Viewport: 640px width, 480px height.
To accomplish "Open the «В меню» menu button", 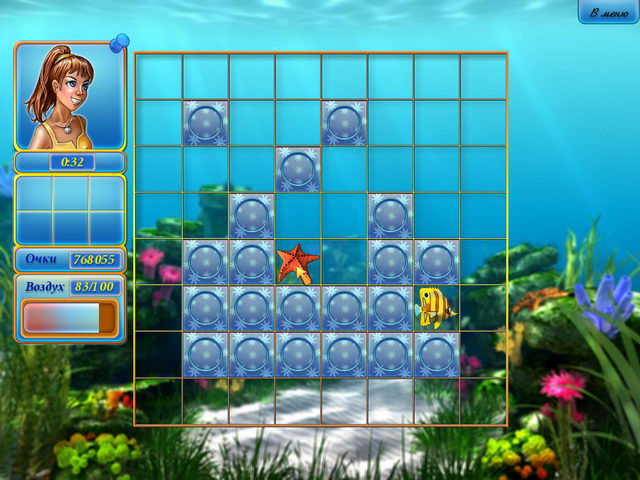I will click(607, 12).
